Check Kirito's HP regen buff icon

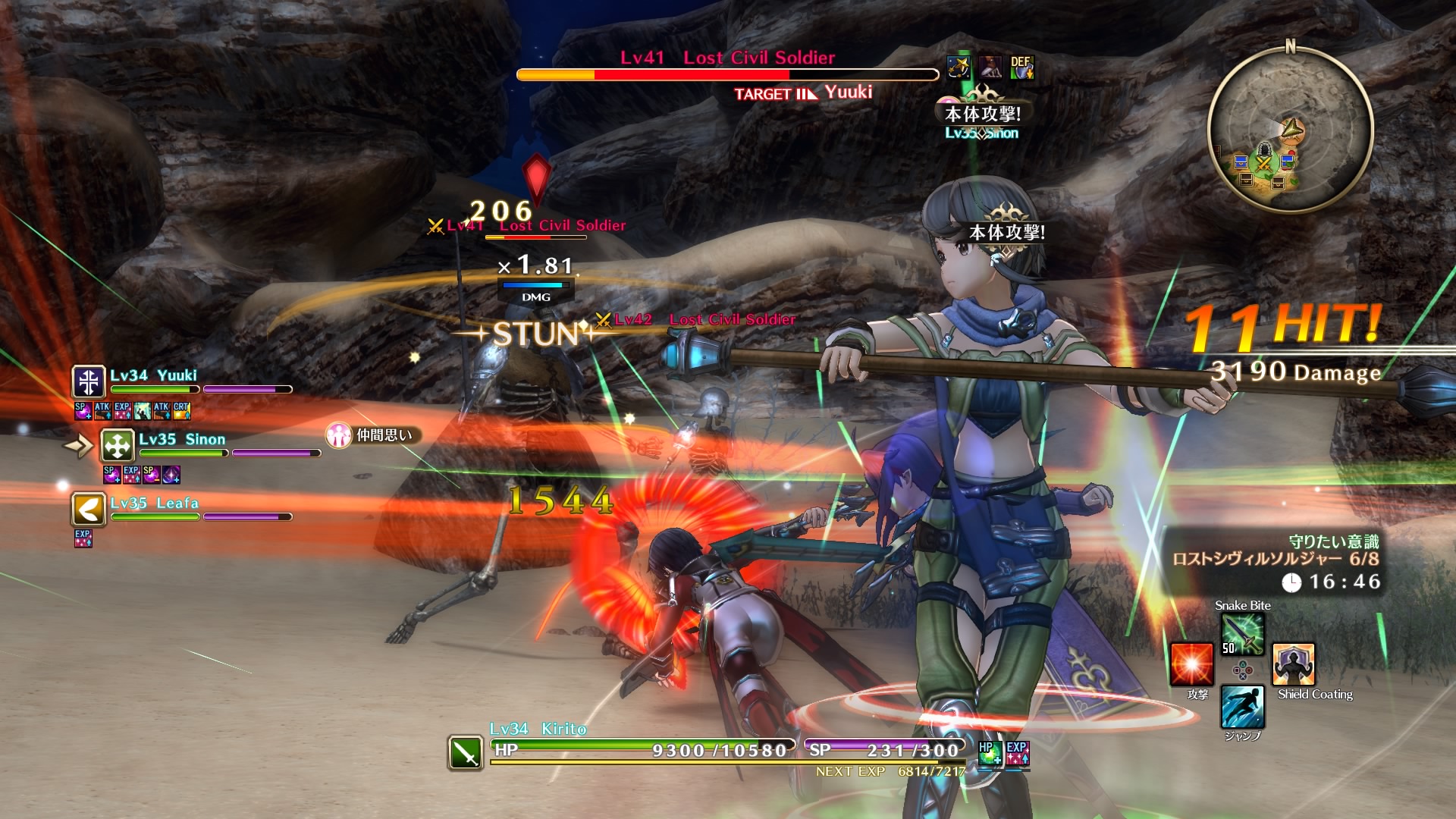[989, 753]
